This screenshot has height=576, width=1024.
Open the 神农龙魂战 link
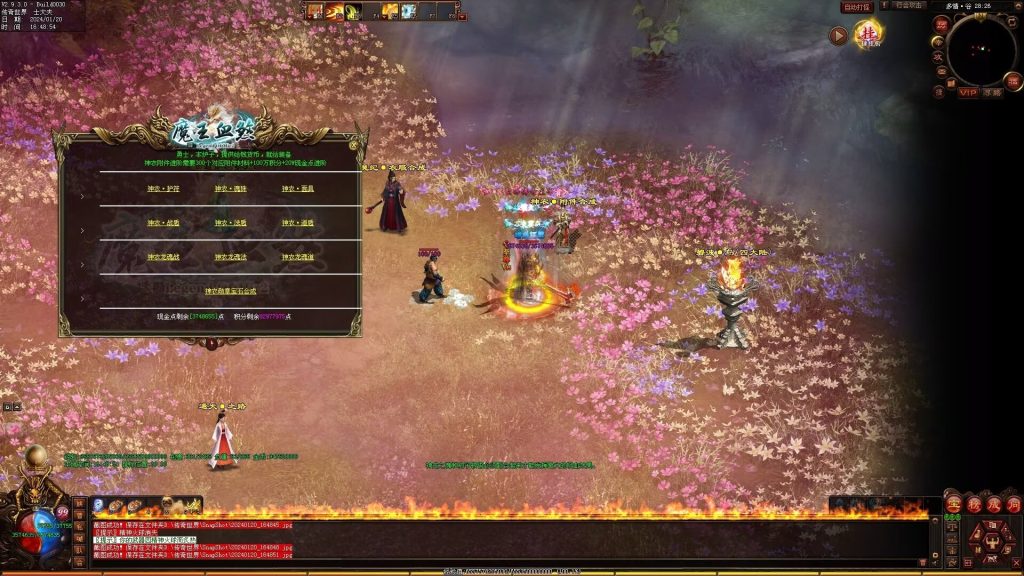point(163,257)
